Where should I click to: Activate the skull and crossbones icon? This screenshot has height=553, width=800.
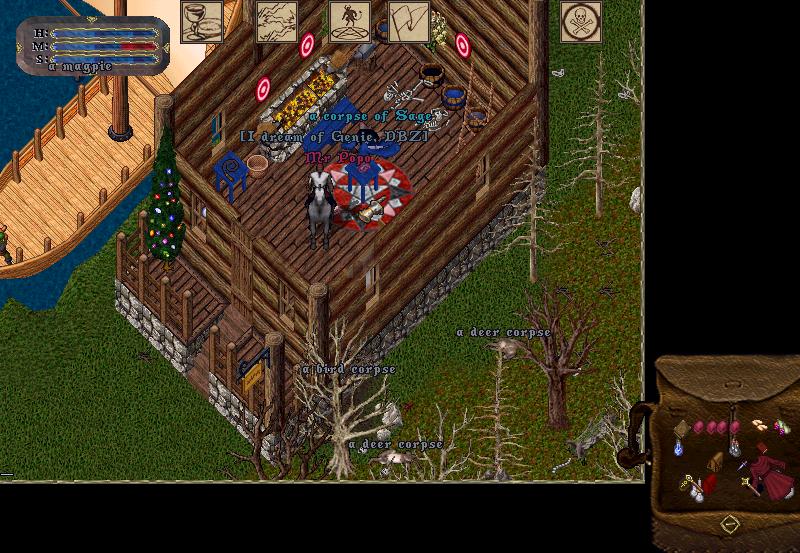tap(581, 22)
